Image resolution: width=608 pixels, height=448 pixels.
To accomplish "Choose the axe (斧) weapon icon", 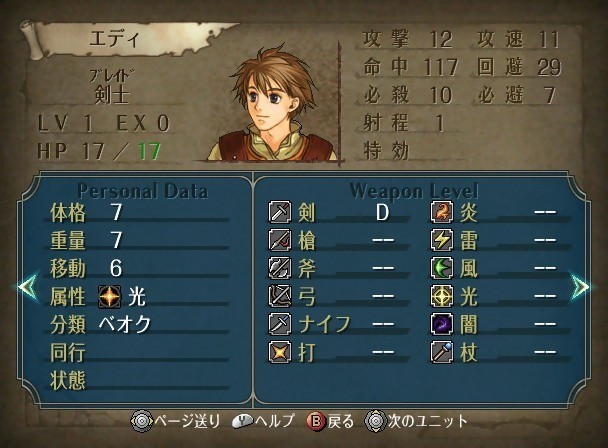I will pyautogui.click(x=281, y=268).
